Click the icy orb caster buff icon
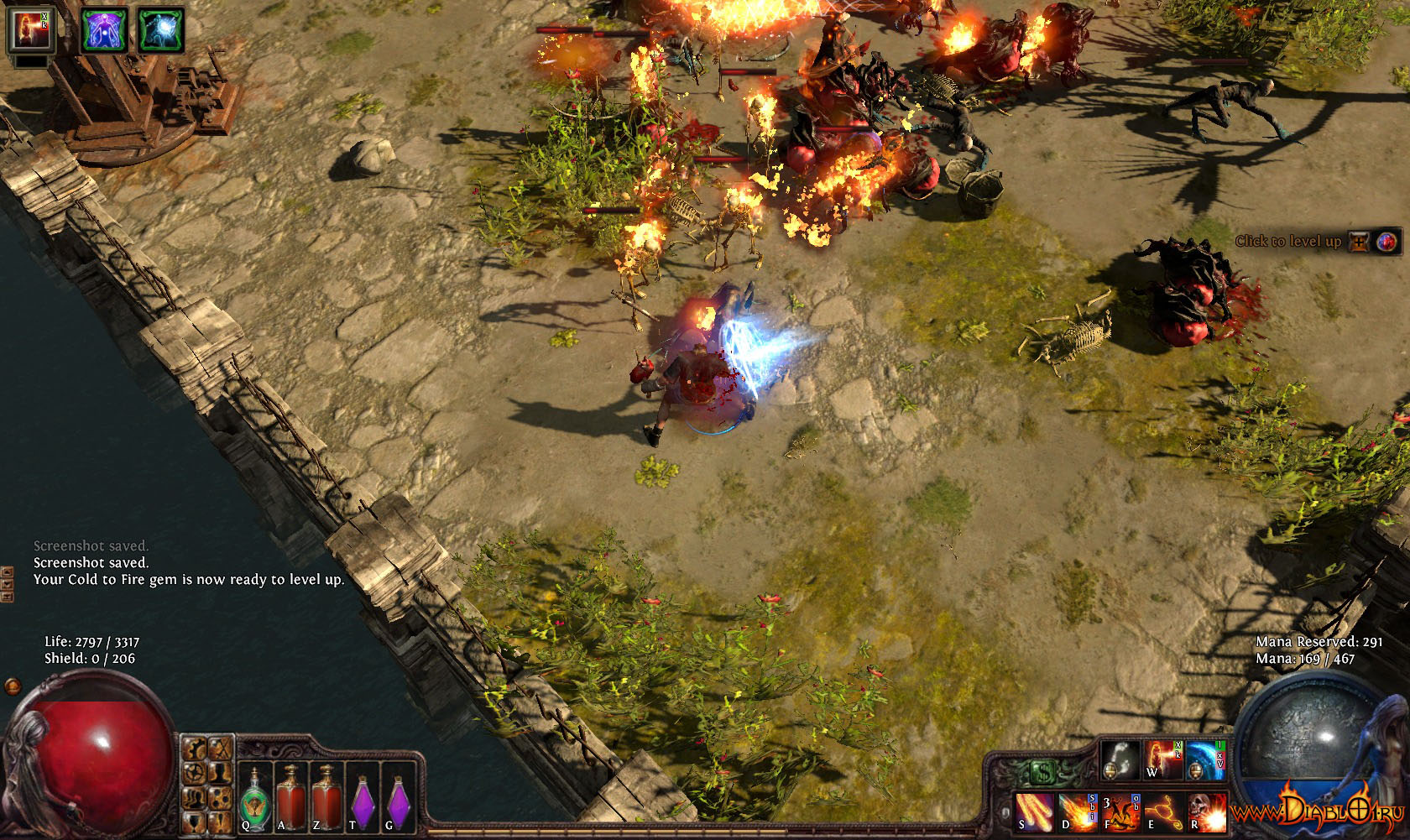 coord(160,29)
